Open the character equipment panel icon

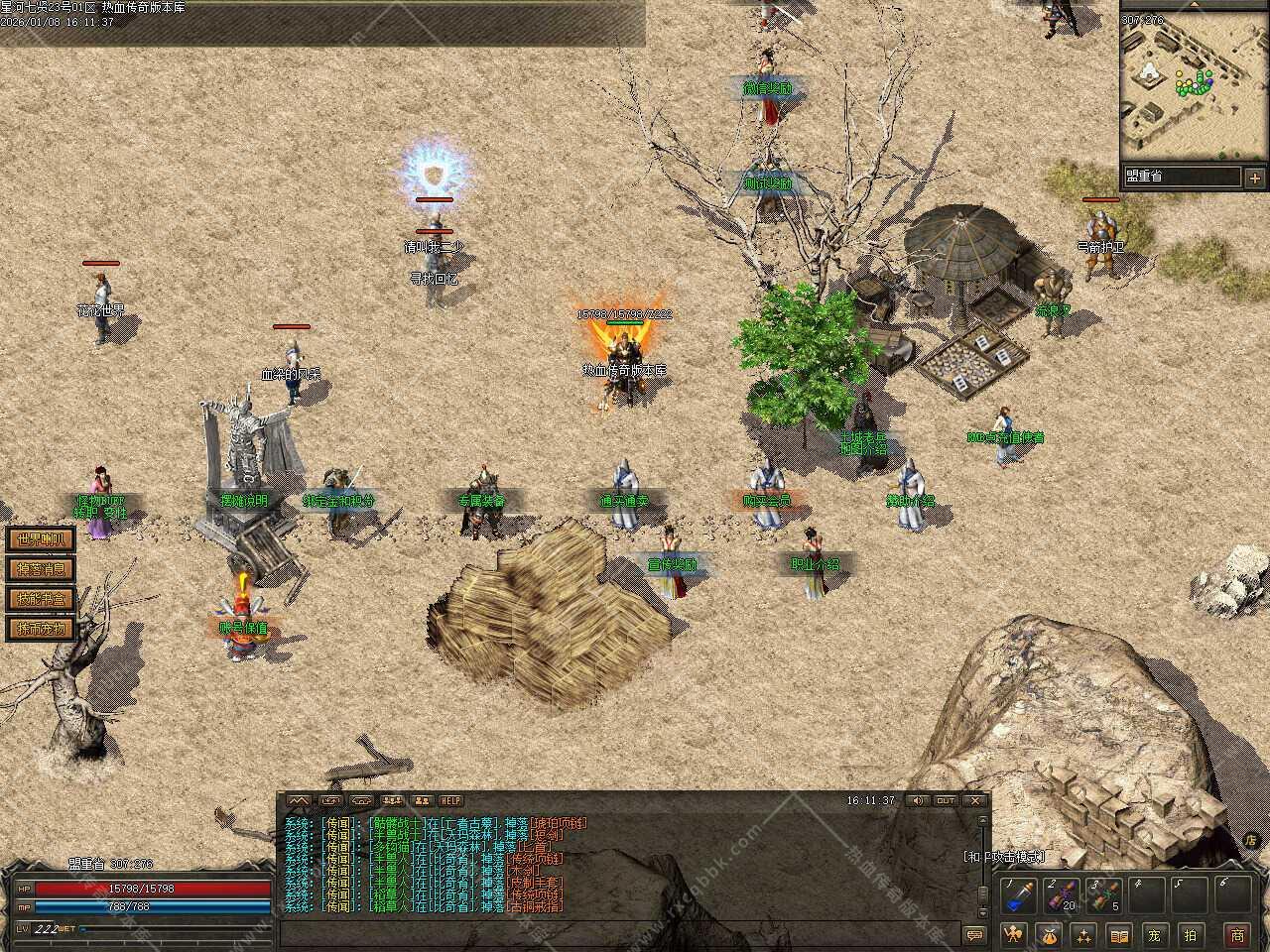click(x=1013, y=934)
